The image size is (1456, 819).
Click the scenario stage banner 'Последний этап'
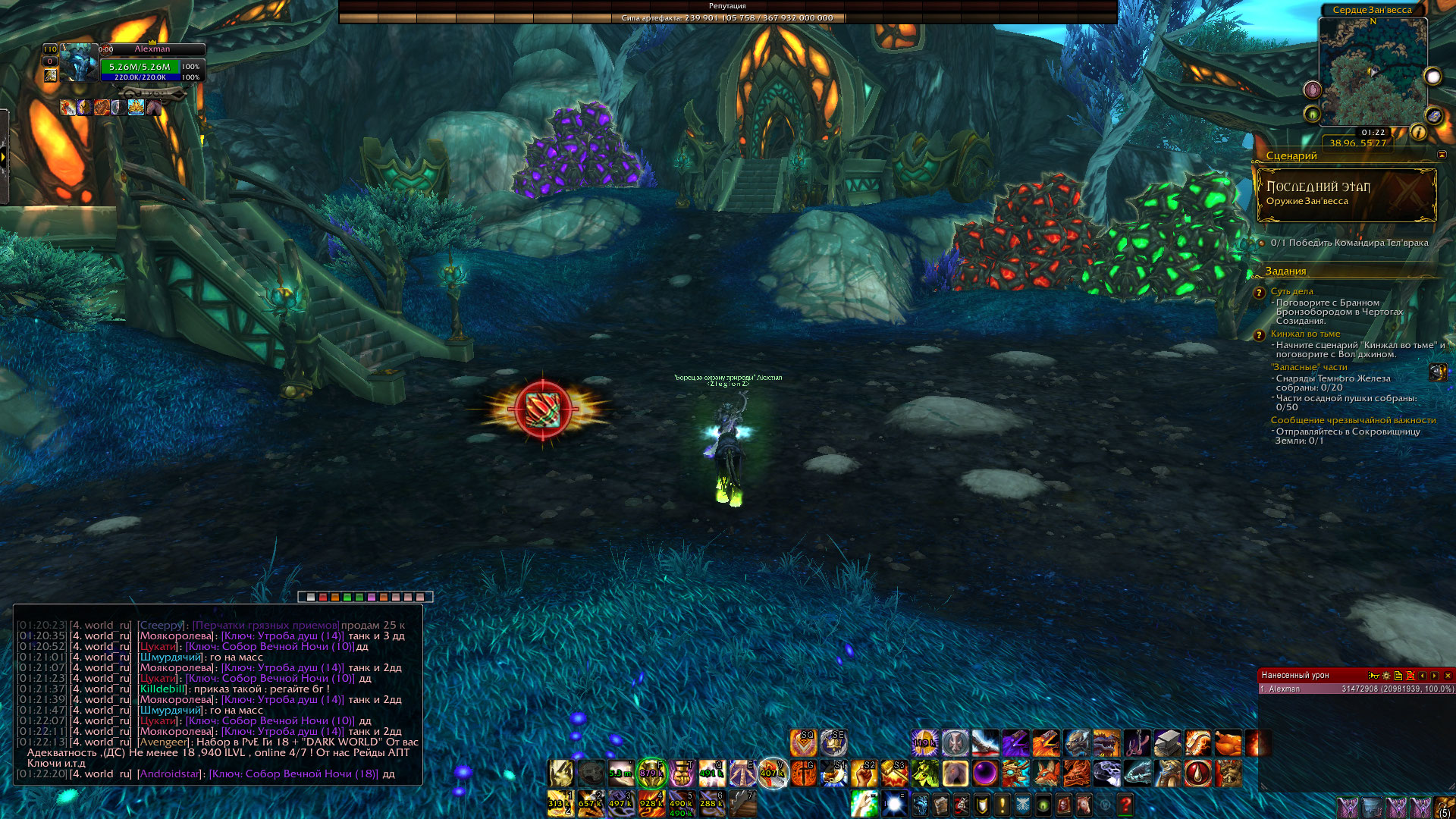coord(1346,194)
